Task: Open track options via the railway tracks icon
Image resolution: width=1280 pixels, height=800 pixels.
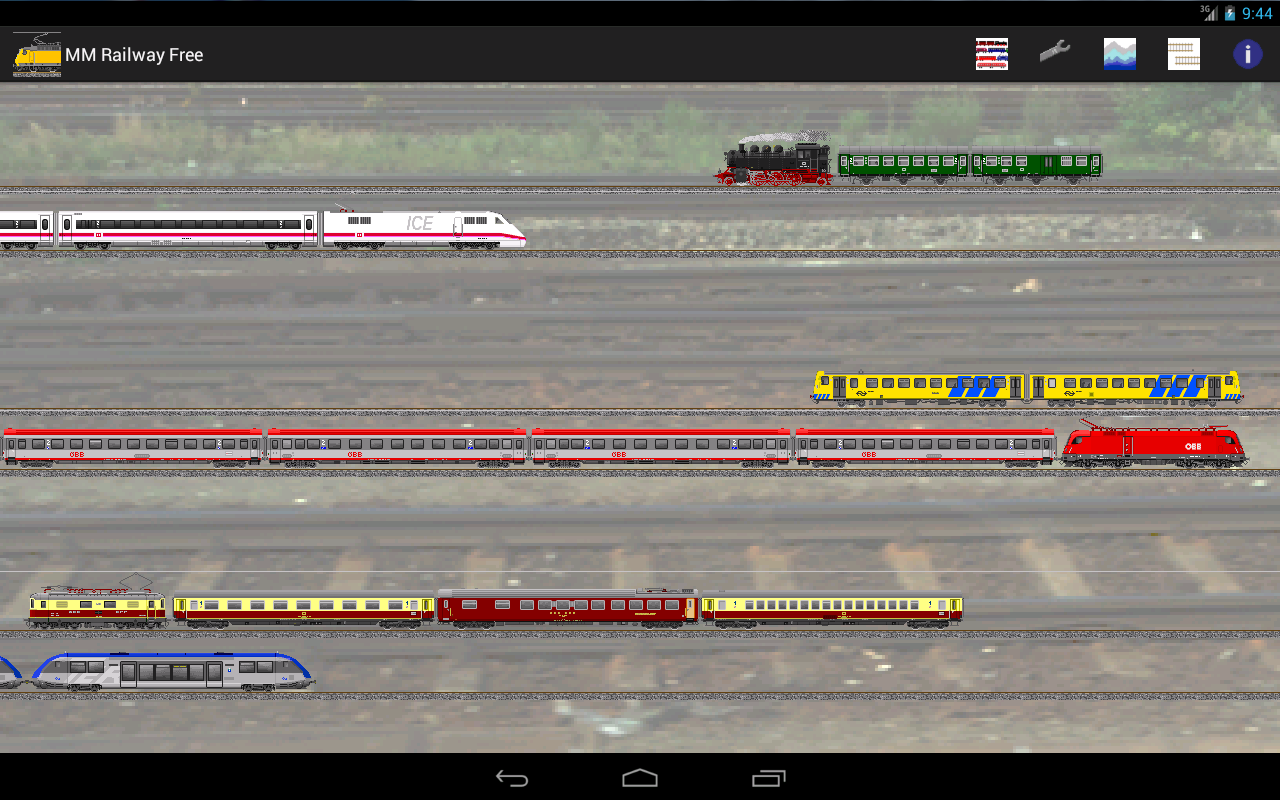Action: pos(1184,54)
